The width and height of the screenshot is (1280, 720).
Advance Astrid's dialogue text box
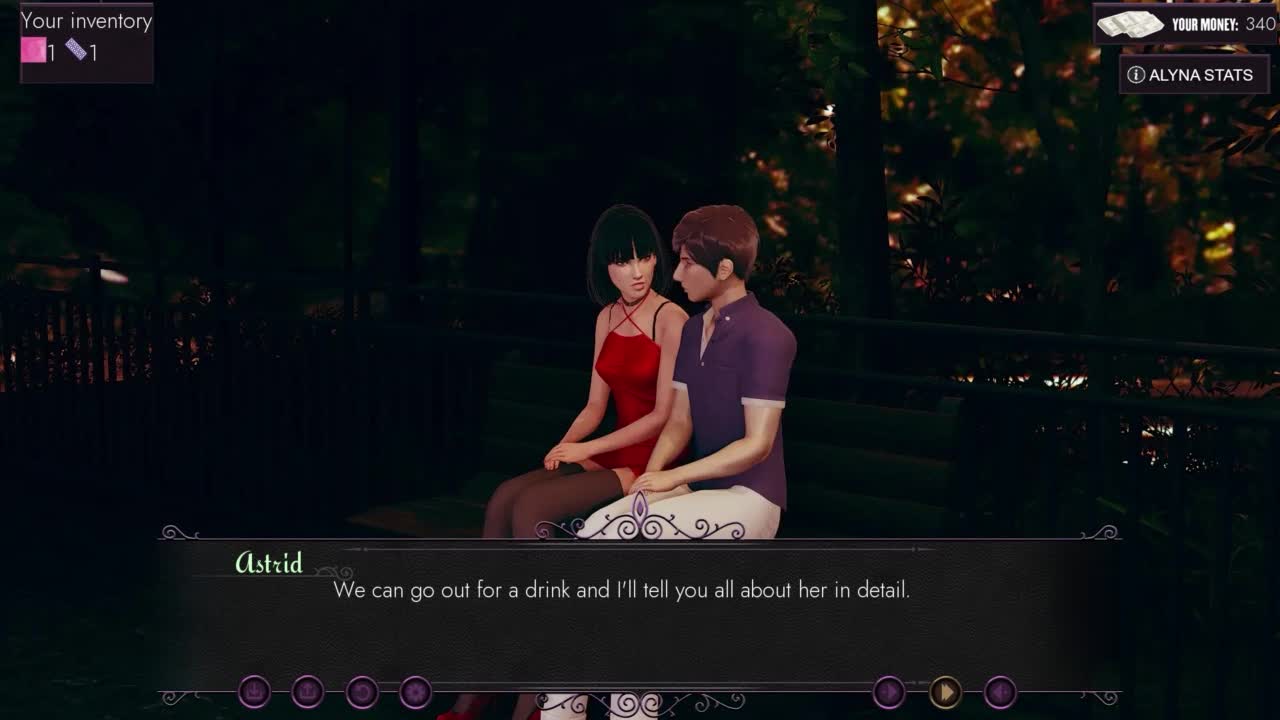(640, 610)
